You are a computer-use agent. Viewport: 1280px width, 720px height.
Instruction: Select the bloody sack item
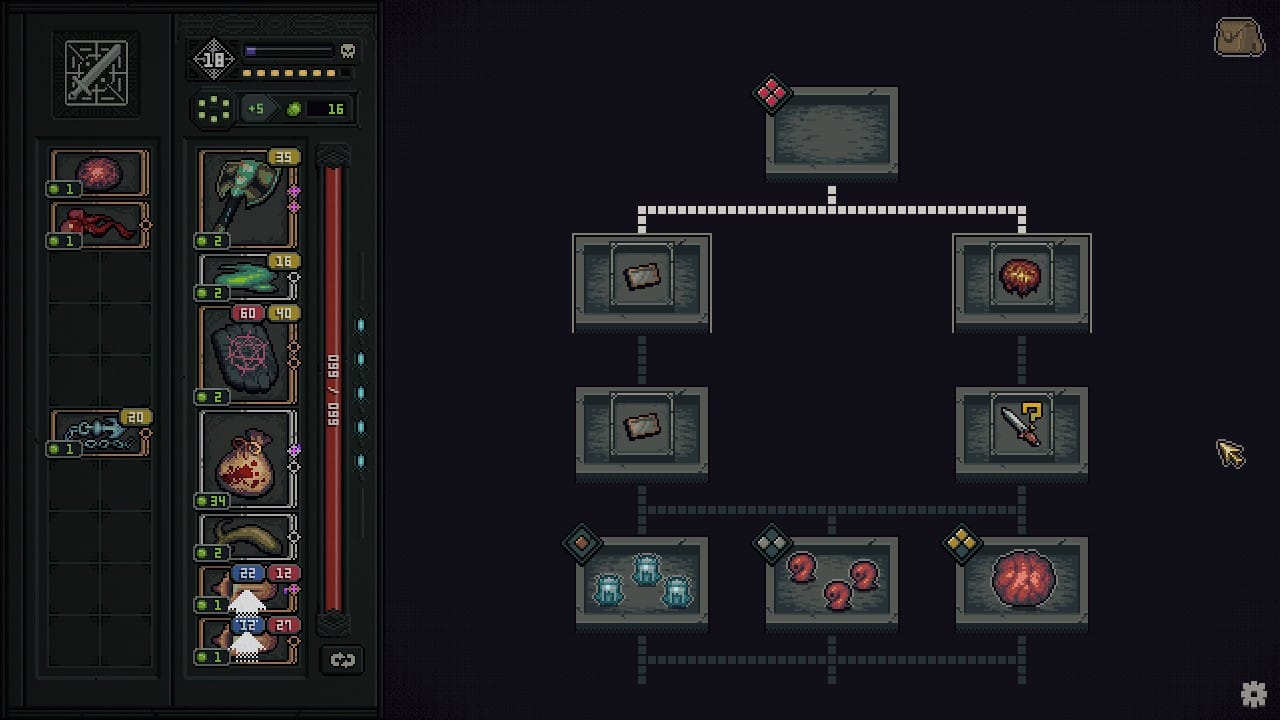click(x=247, y=458)
